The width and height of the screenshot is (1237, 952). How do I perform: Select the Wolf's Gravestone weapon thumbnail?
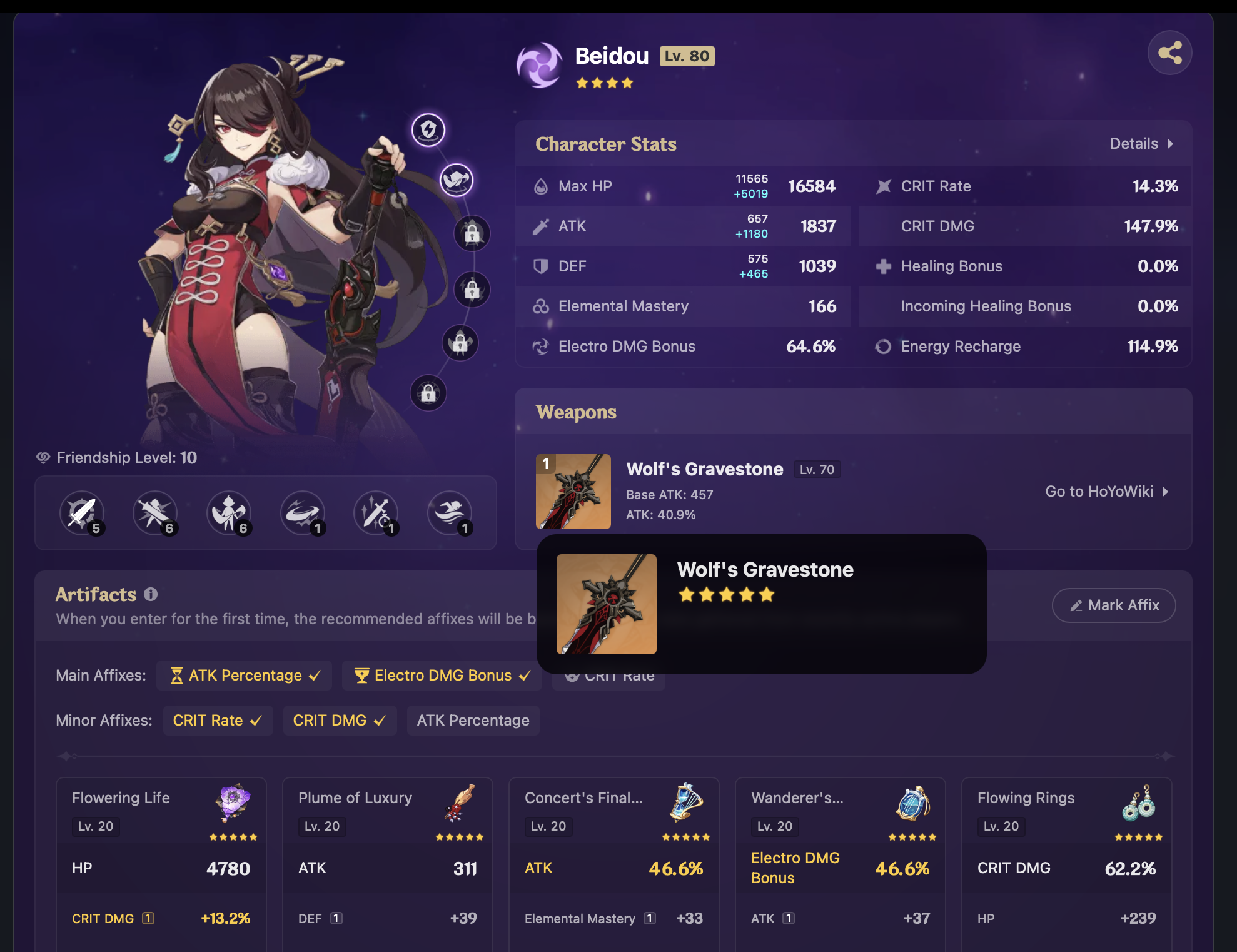pos(573,492)
